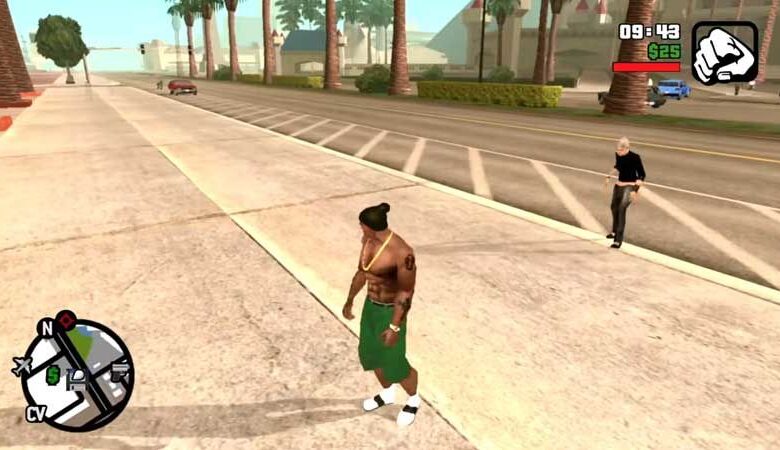Click the red square radar marker

(66, 320)
